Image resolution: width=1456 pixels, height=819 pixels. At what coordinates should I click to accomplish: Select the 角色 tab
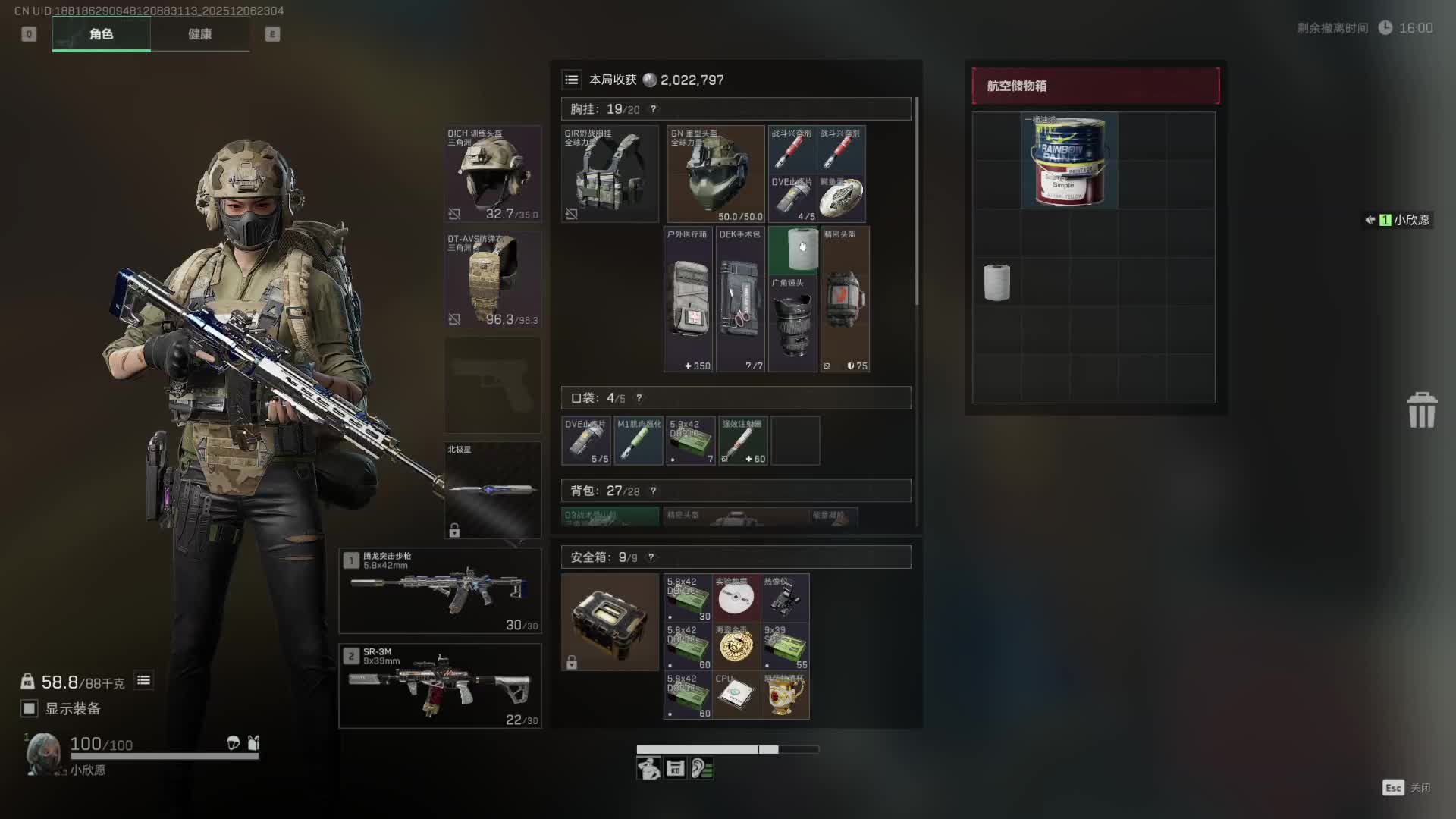[x=101, y=34]
